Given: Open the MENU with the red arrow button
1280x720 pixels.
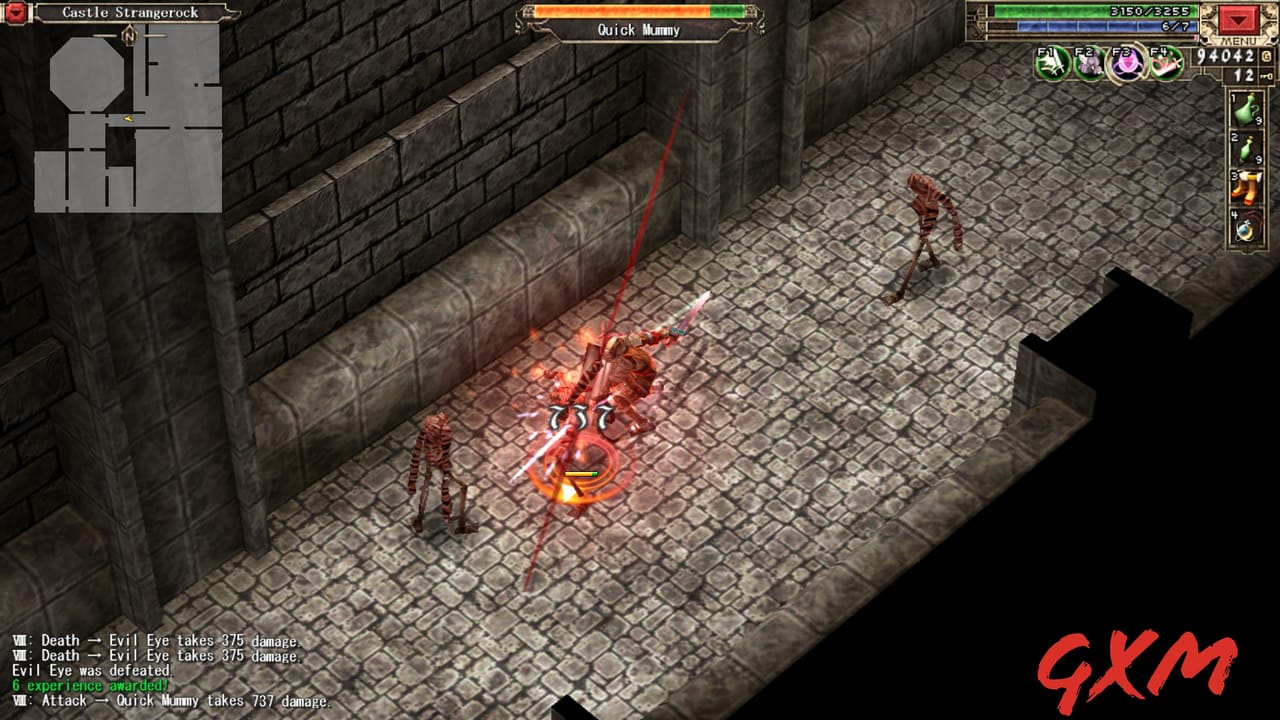Looking at the screenshot, I should click(1239, 22).
